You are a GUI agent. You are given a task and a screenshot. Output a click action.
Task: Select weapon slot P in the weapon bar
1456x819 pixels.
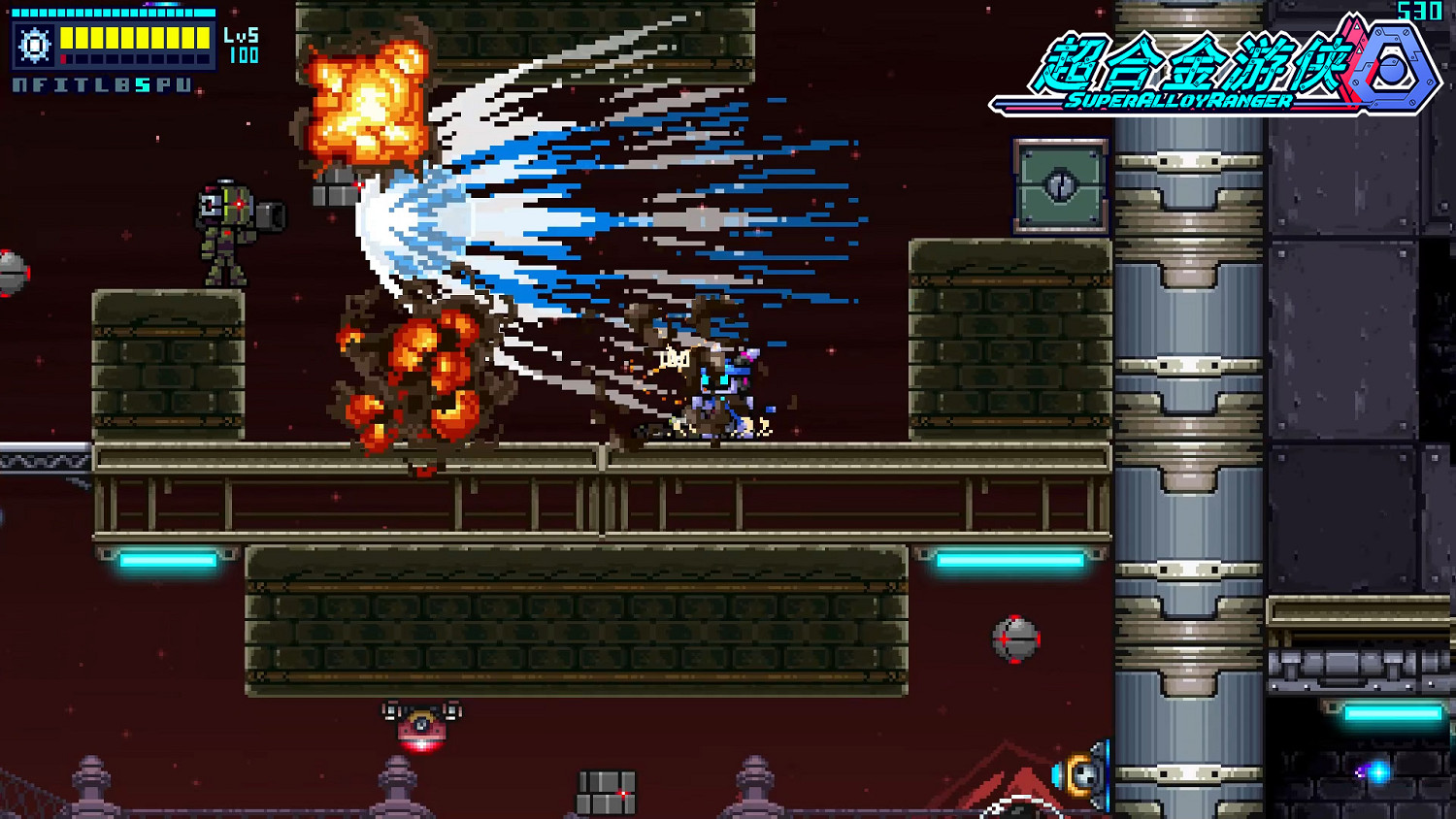pos(162,84)
